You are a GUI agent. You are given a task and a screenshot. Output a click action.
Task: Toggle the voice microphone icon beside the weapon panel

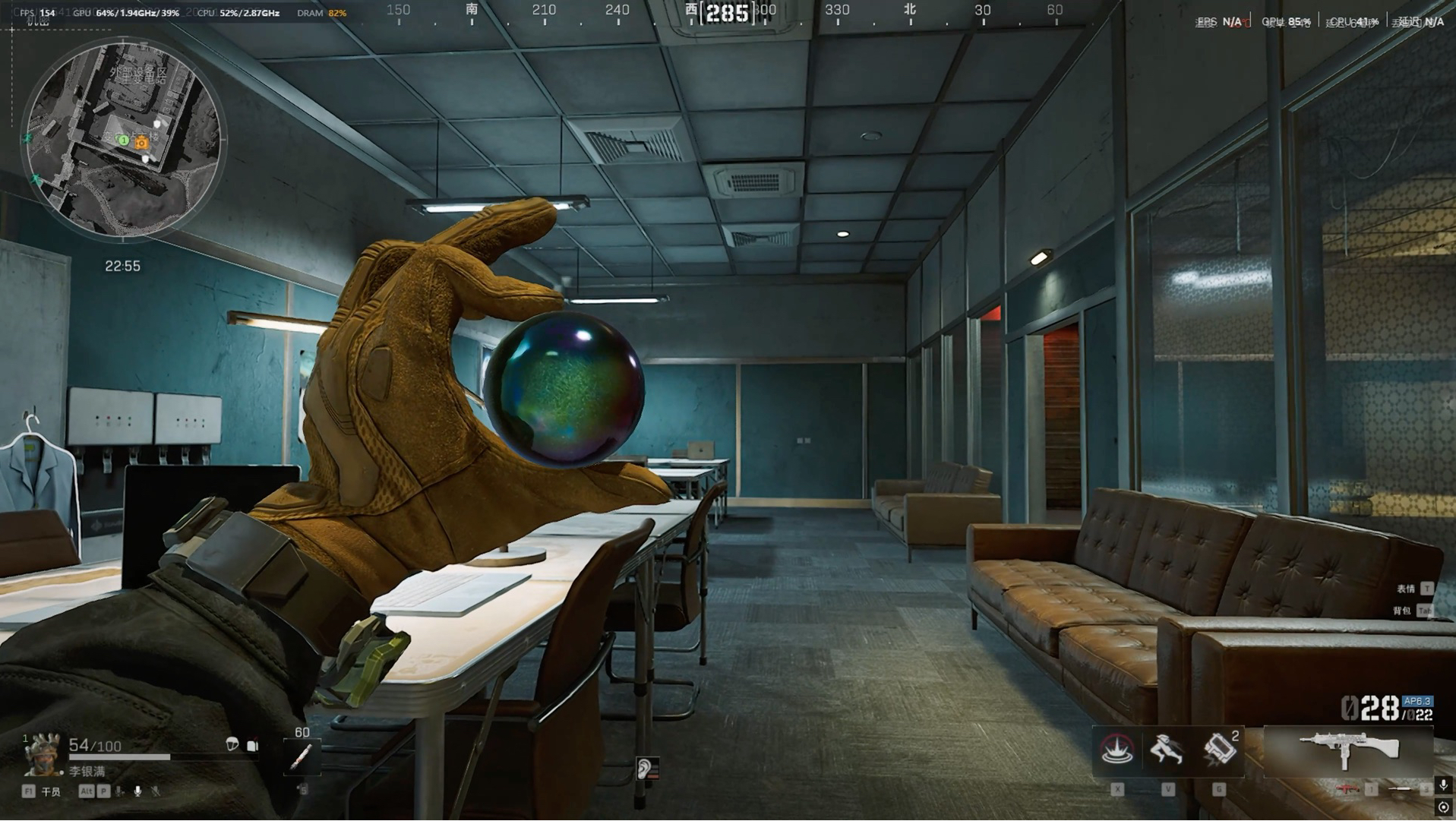click(1443, 785)
